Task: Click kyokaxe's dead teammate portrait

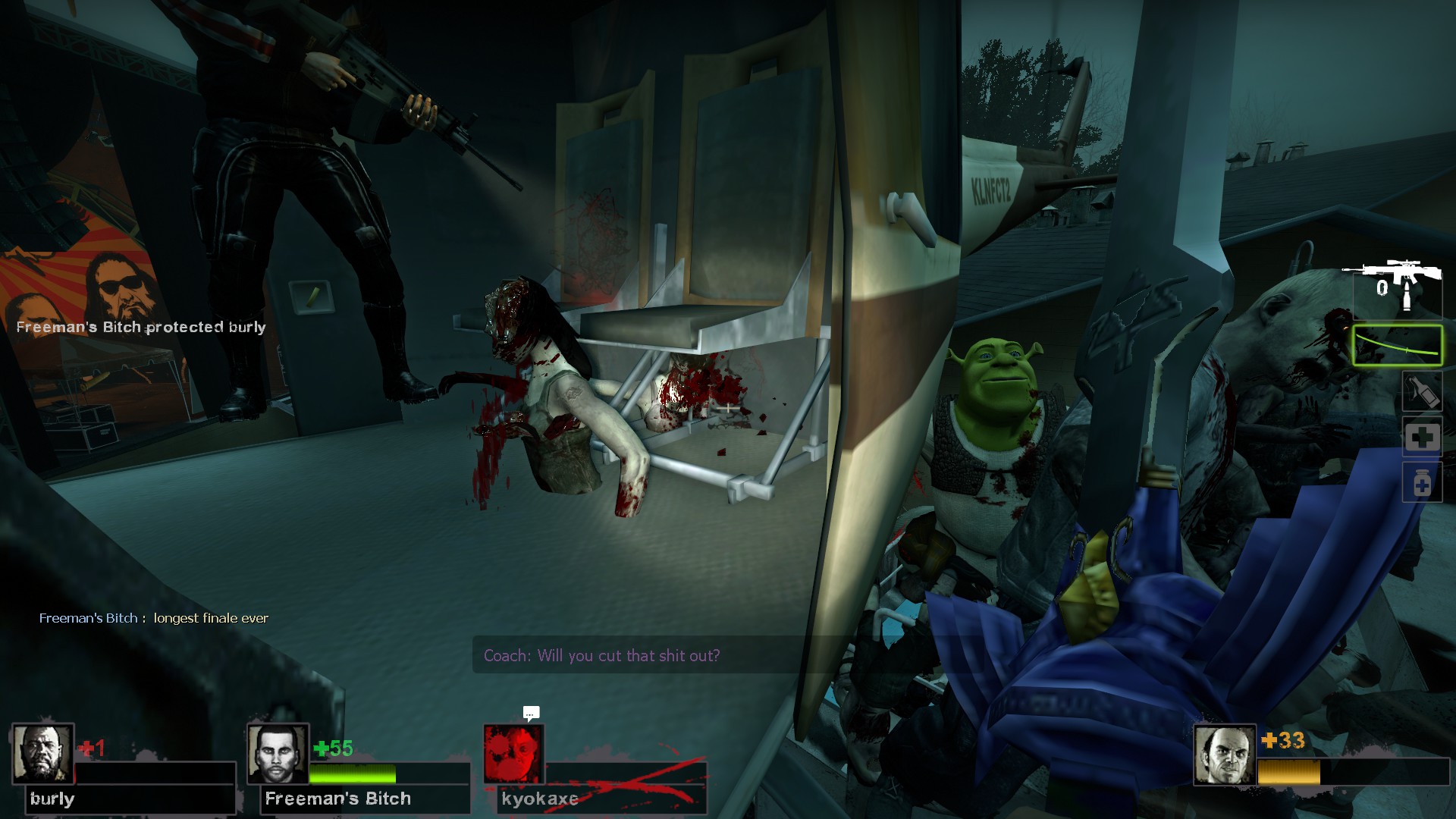Action: pos(513,754)
